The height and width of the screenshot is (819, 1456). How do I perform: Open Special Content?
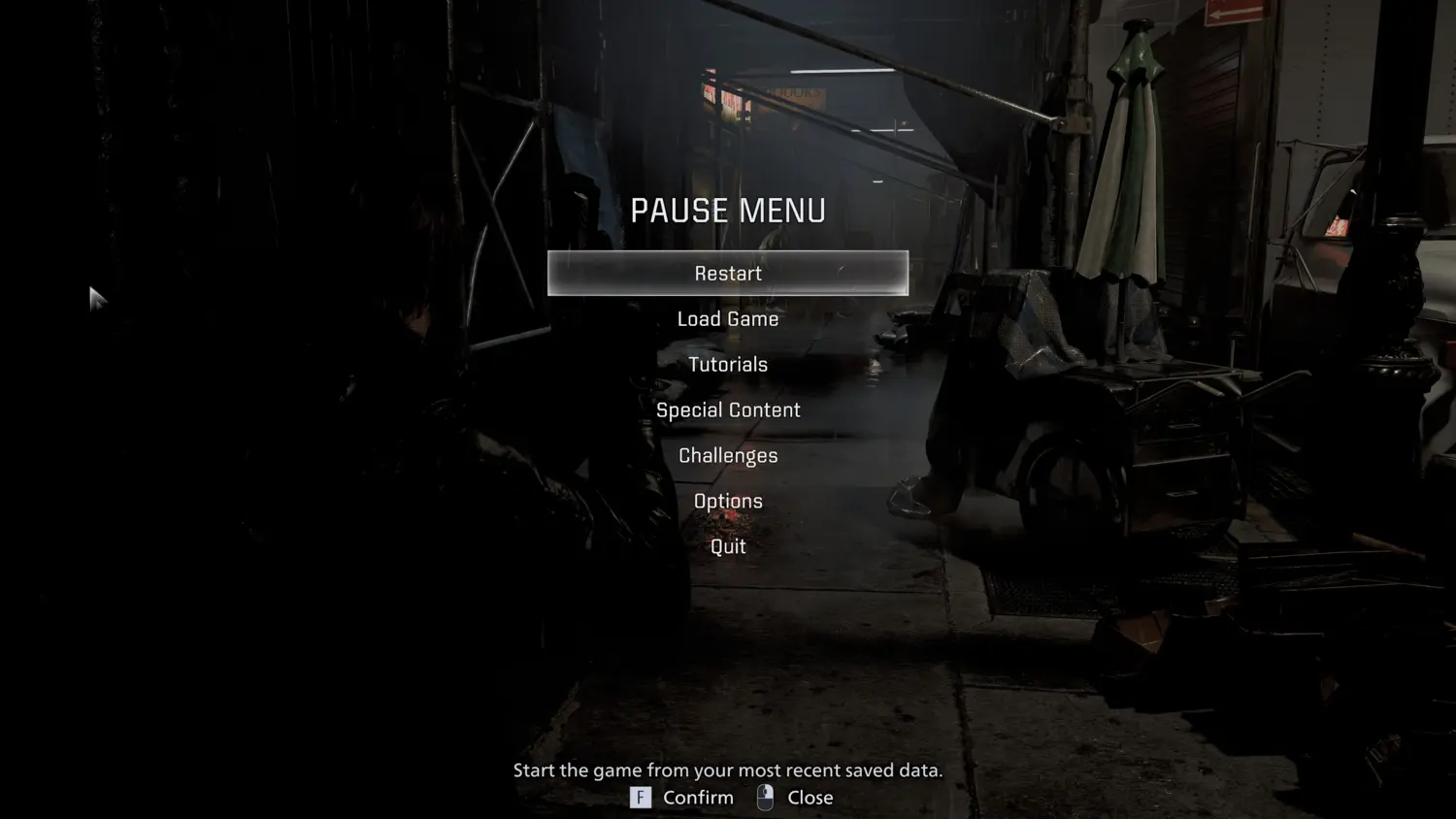tap(728, 410)
